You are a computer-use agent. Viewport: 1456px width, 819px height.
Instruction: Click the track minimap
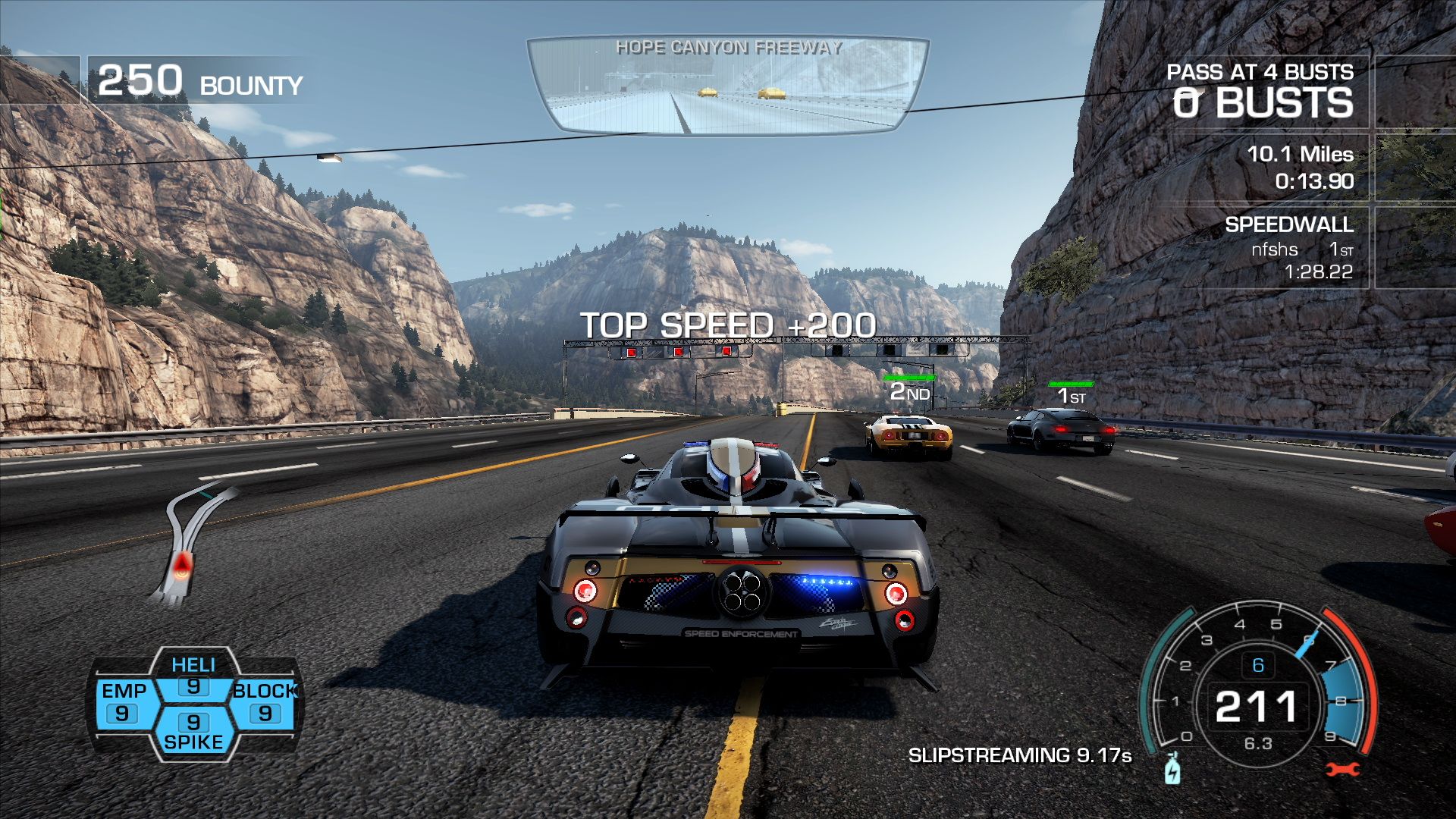pyautogui.click(x=191, y=543)
